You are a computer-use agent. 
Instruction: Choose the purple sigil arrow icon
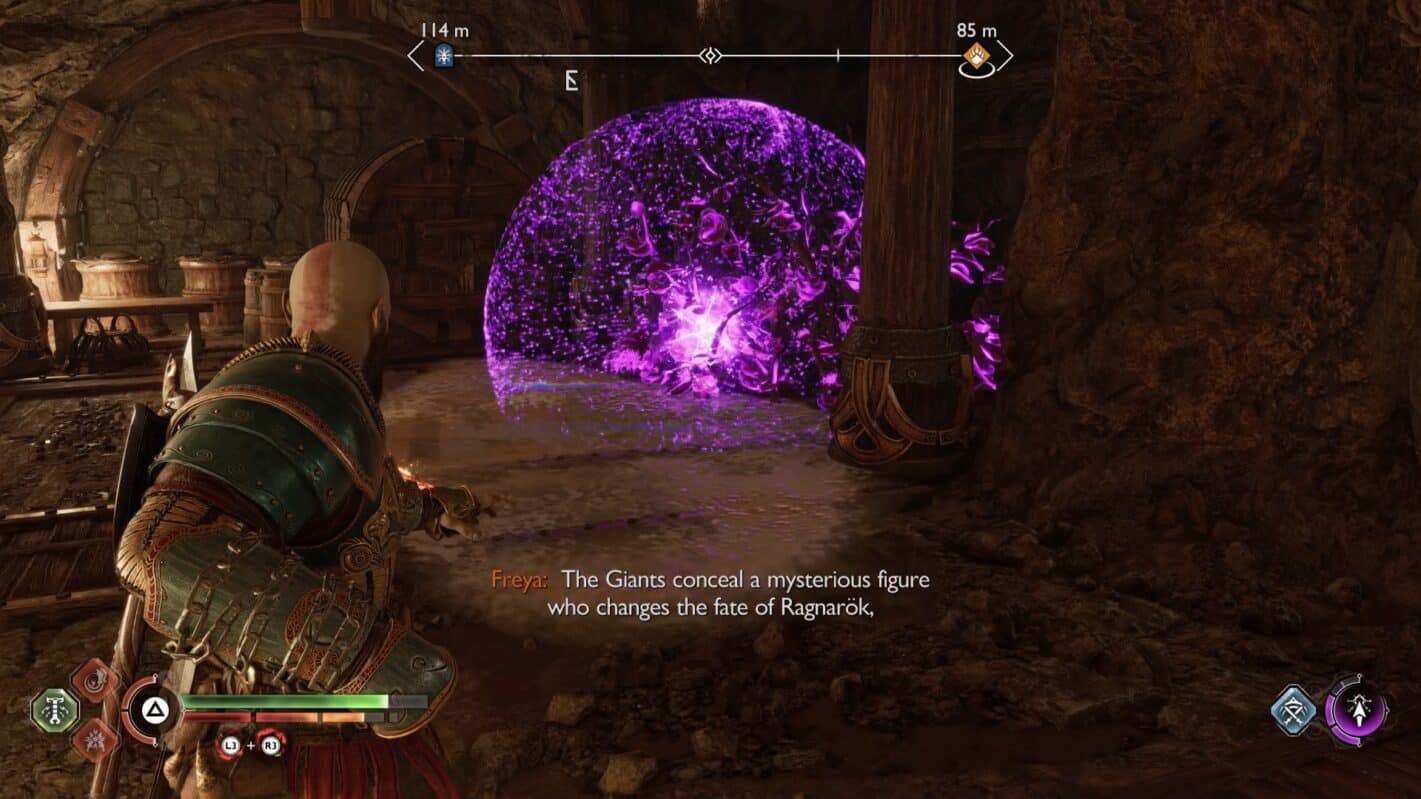(x=1356, y=710)
